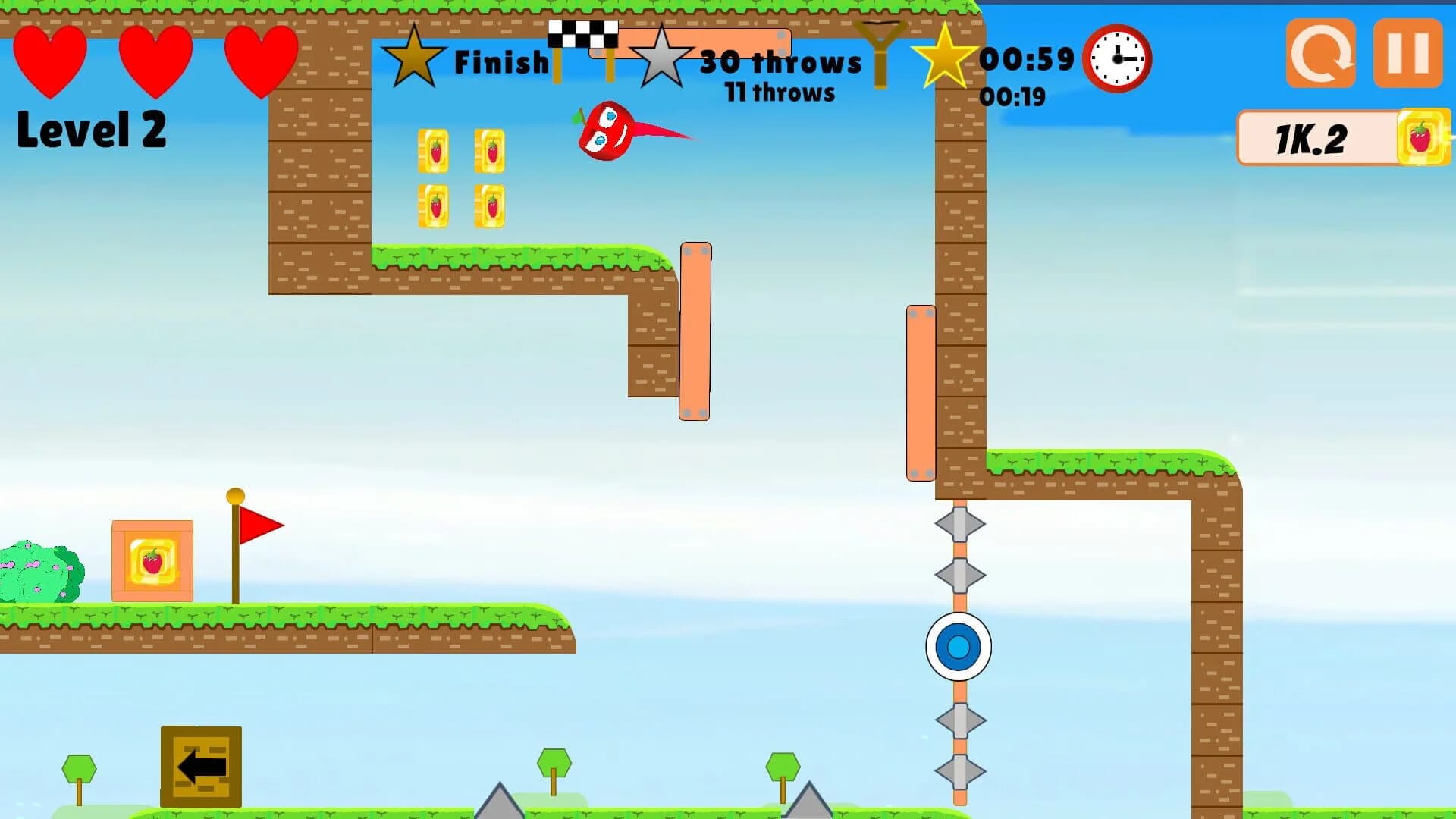Select the Level 2 label

[x=91, y=130]
